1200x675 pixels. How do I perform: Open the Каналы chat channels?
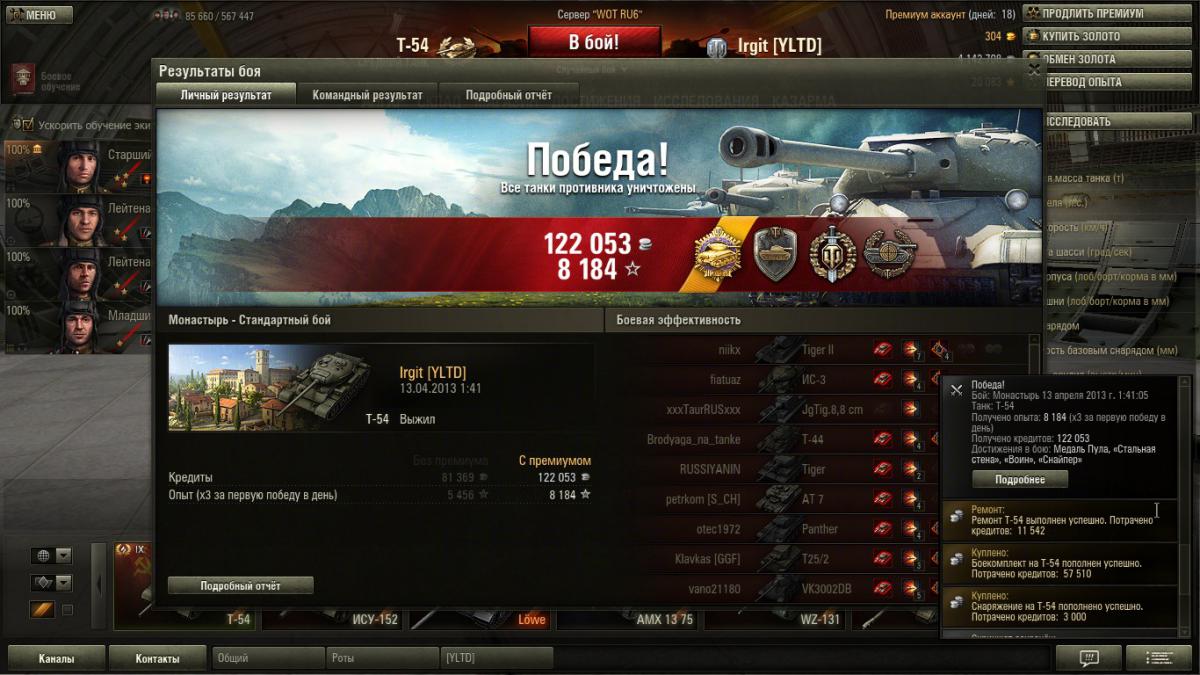[57, 658]
